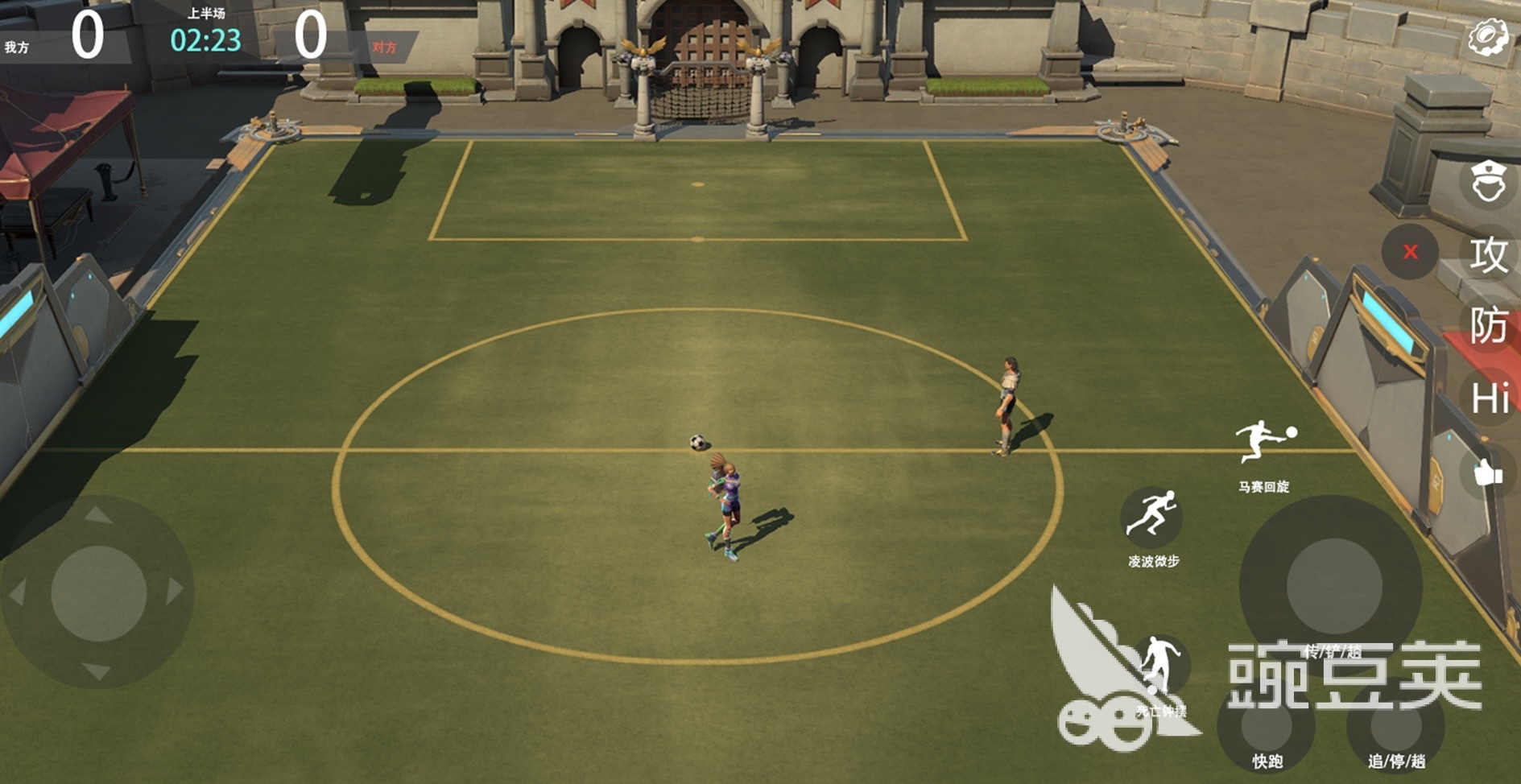This screenshot has width=1521, height=784.
Task: Tap the 追/停/趟 chase button
Action: (1396, 727)
